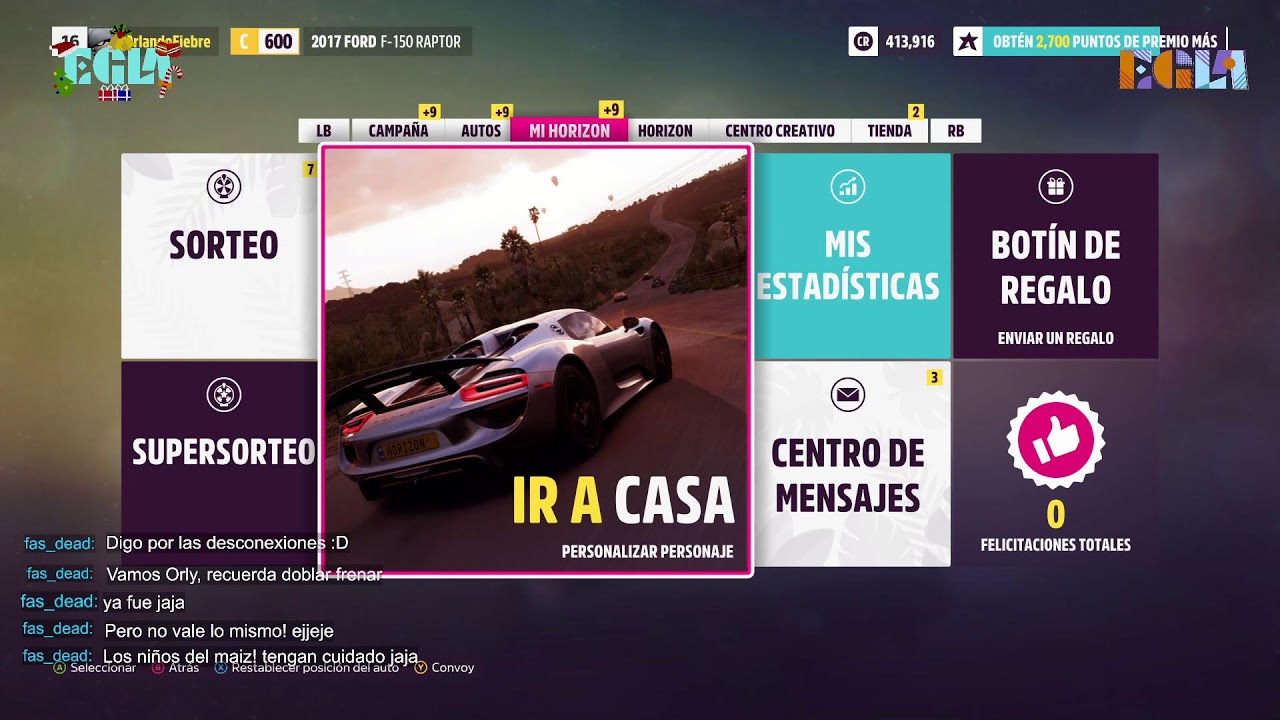Open the Centro de Mensajes tile
Viewport: 1280px width, 720px height.
(850, 464)
